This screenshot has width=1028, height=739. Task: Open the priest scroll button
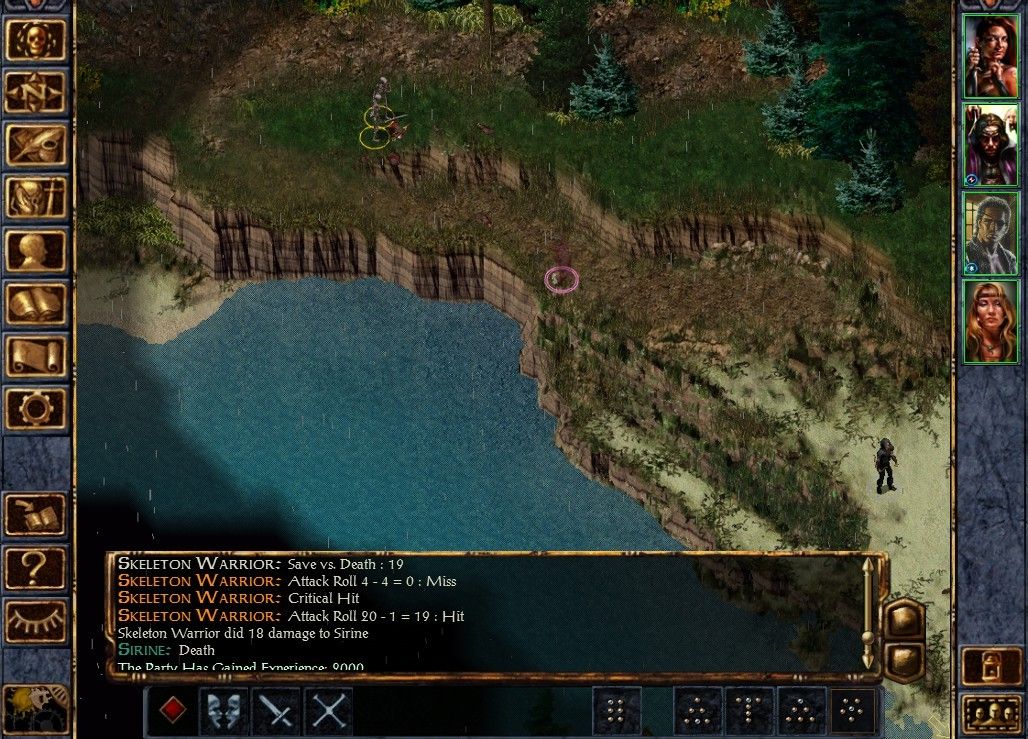tap(36, 357)
